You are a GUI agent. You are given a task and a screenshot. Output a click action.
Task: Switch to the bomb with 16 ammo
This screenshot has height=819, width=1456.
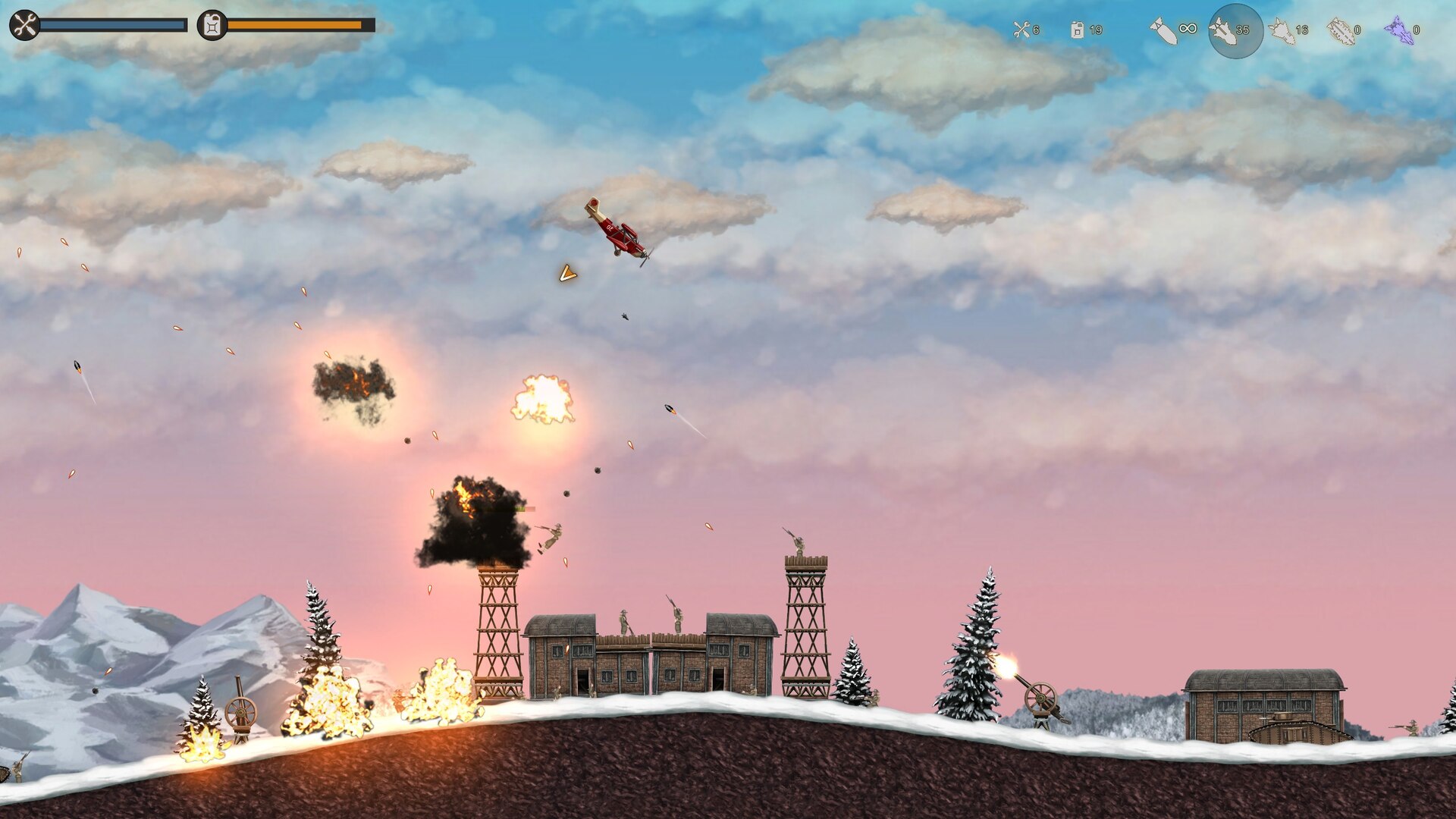point(1282,30)
